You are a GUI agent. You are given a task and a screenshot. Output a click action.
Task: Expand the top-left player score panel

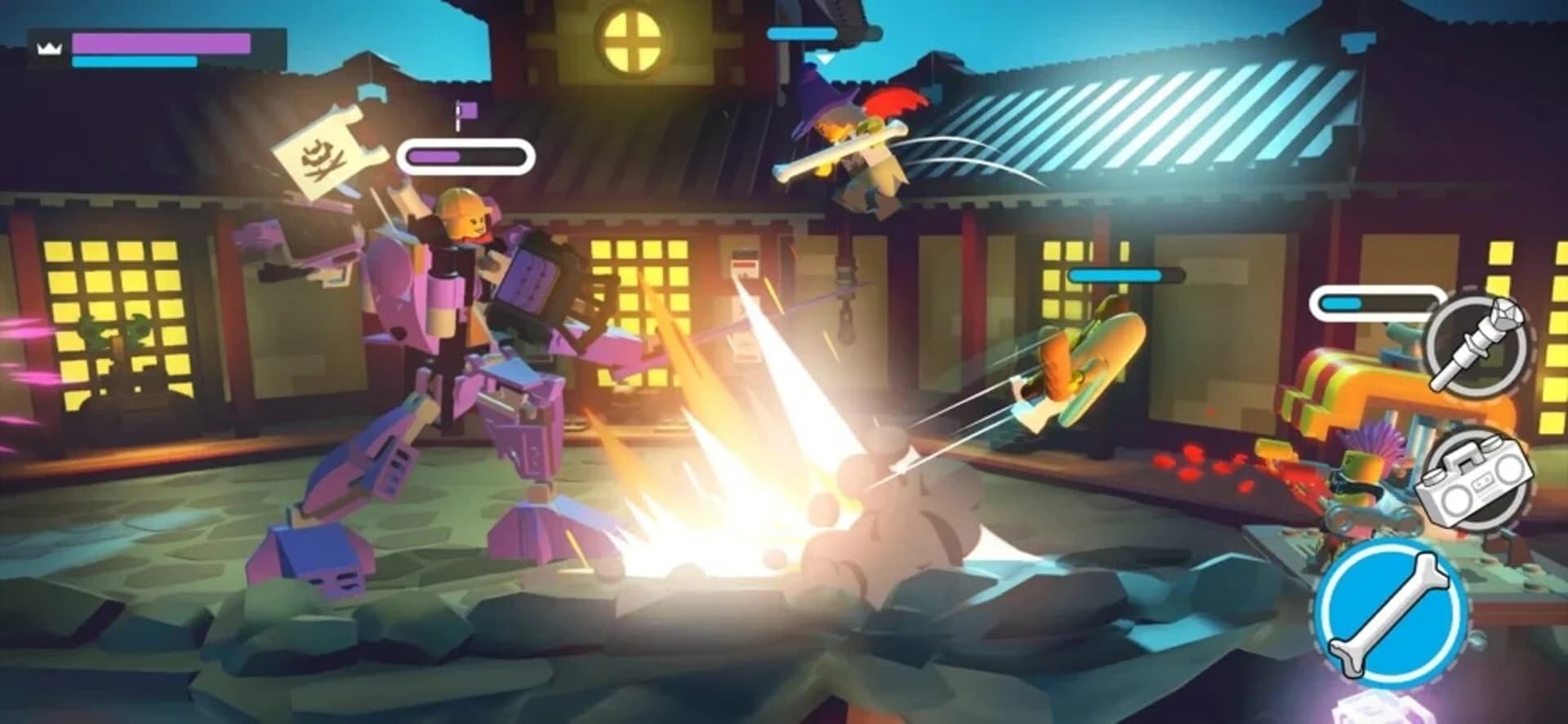[155, 45]
